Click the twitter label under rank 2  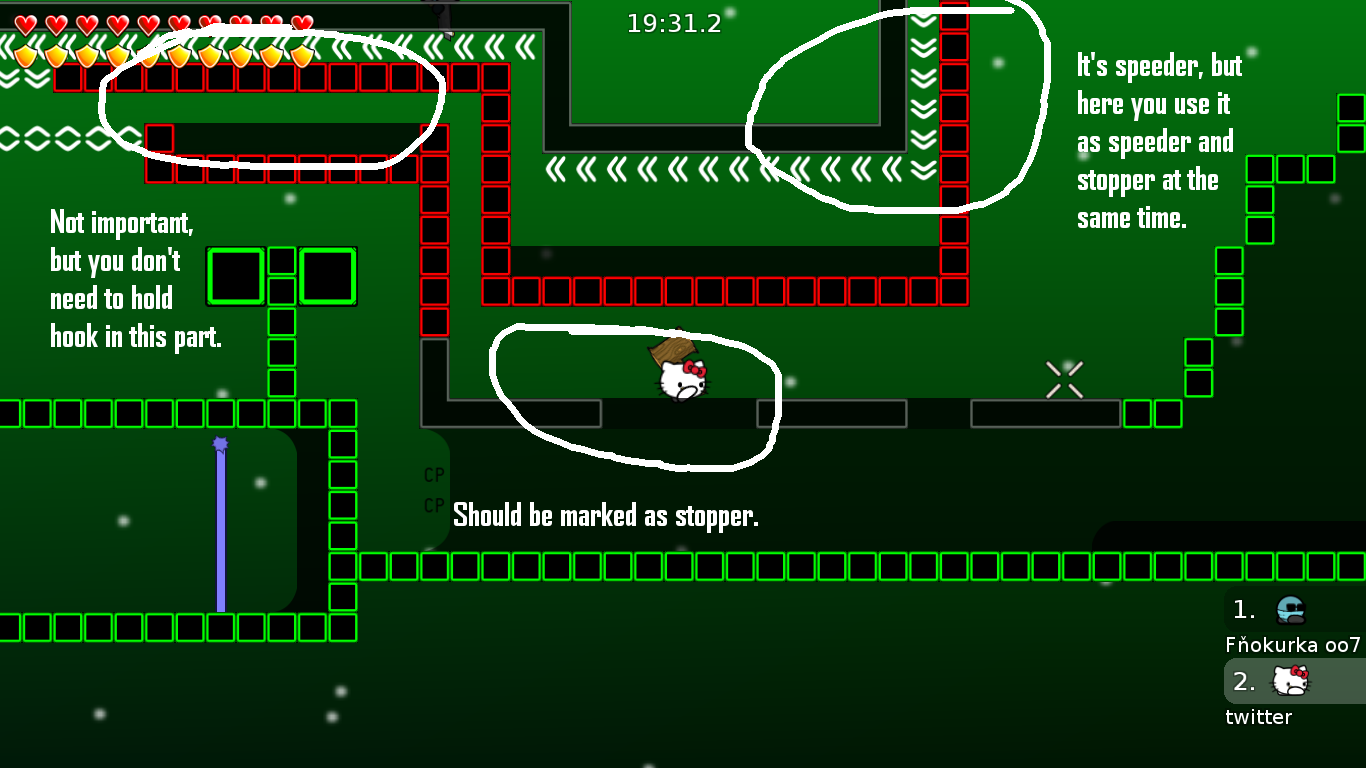(1258, 717)
